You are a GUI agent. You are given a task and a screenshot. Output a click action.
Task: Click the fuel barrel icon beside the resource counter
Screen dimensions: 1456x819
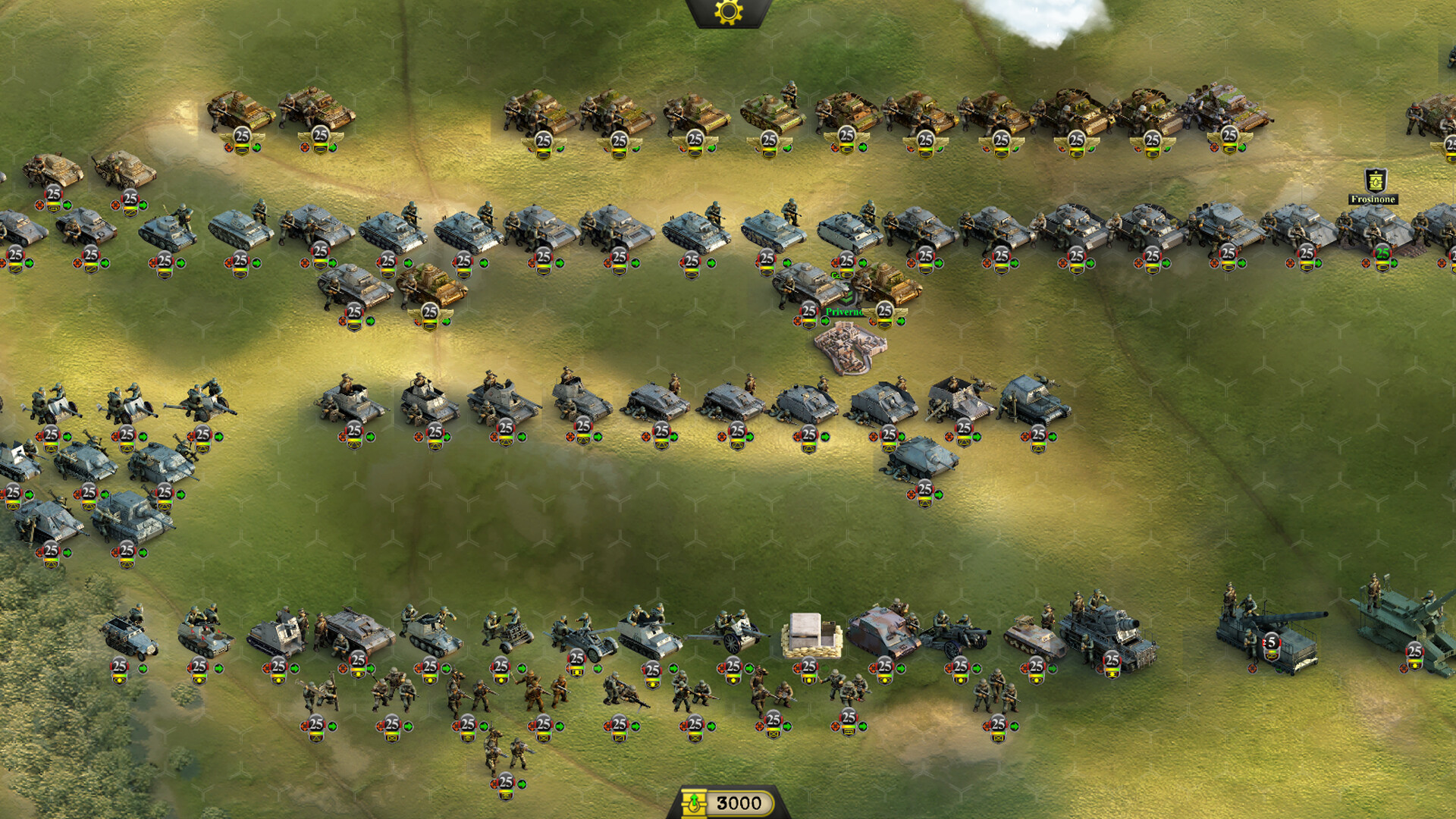(x=694, y=802)
